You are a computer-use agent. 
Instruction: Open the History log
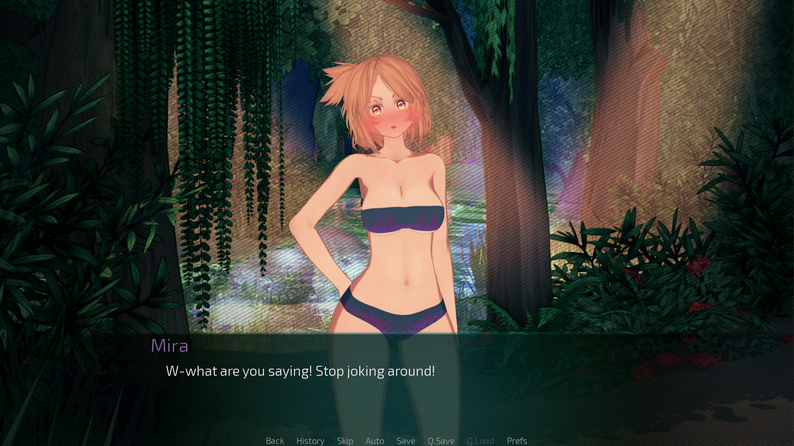click(310, 440)
